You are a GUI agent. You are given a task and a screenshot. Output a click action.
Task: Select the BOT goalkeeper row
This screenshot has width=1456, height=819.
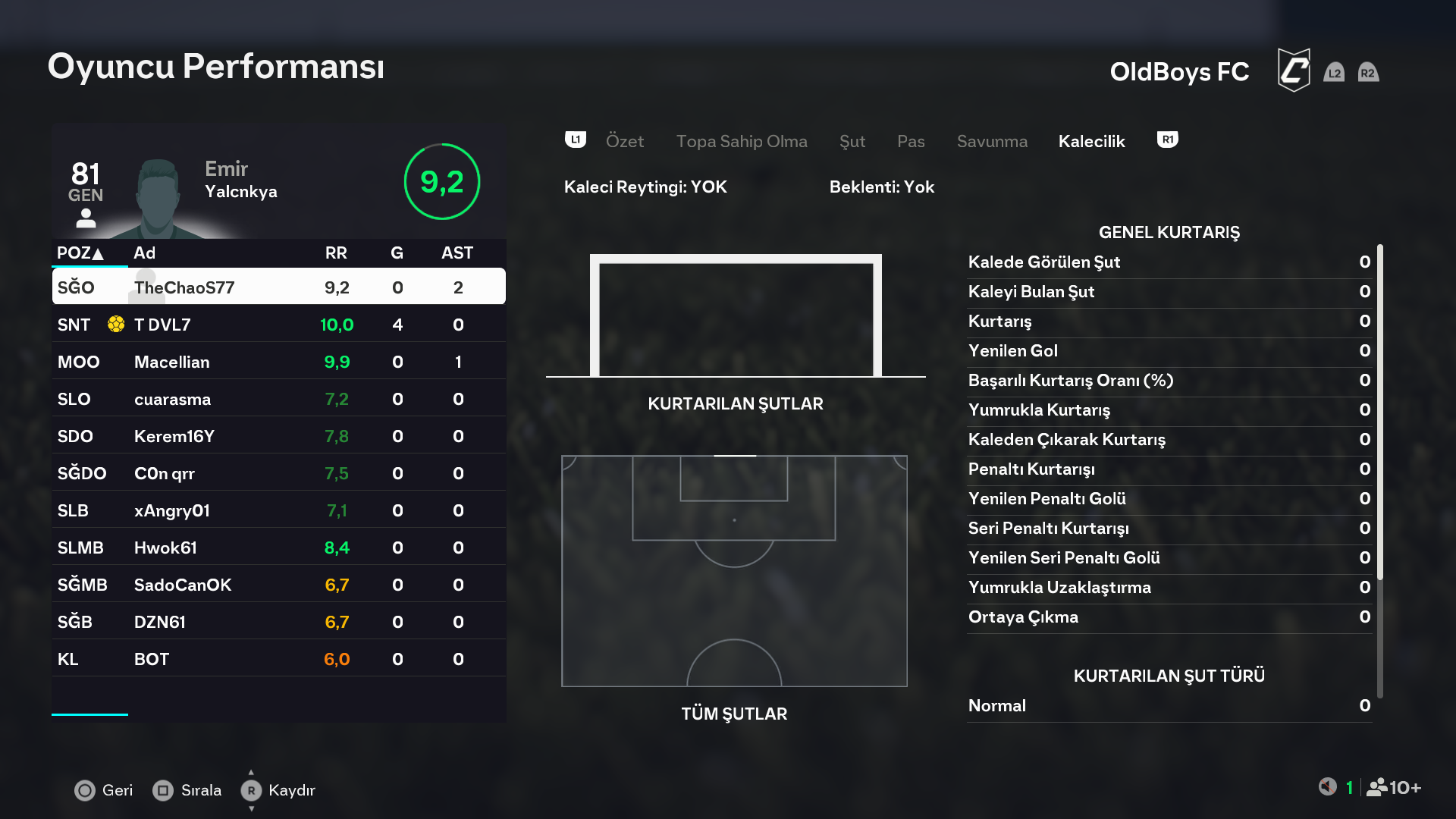click(x=278, y=659)
